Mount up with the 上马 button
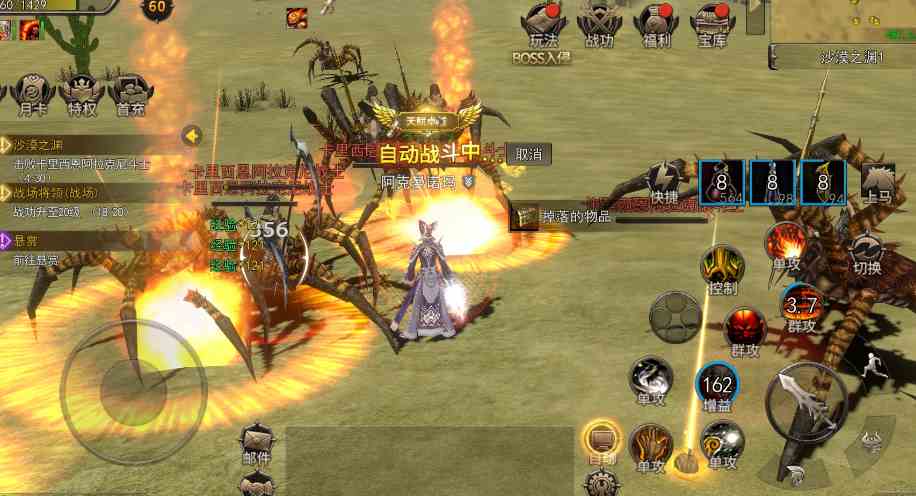Screen dimensions: 916x496 878,181
